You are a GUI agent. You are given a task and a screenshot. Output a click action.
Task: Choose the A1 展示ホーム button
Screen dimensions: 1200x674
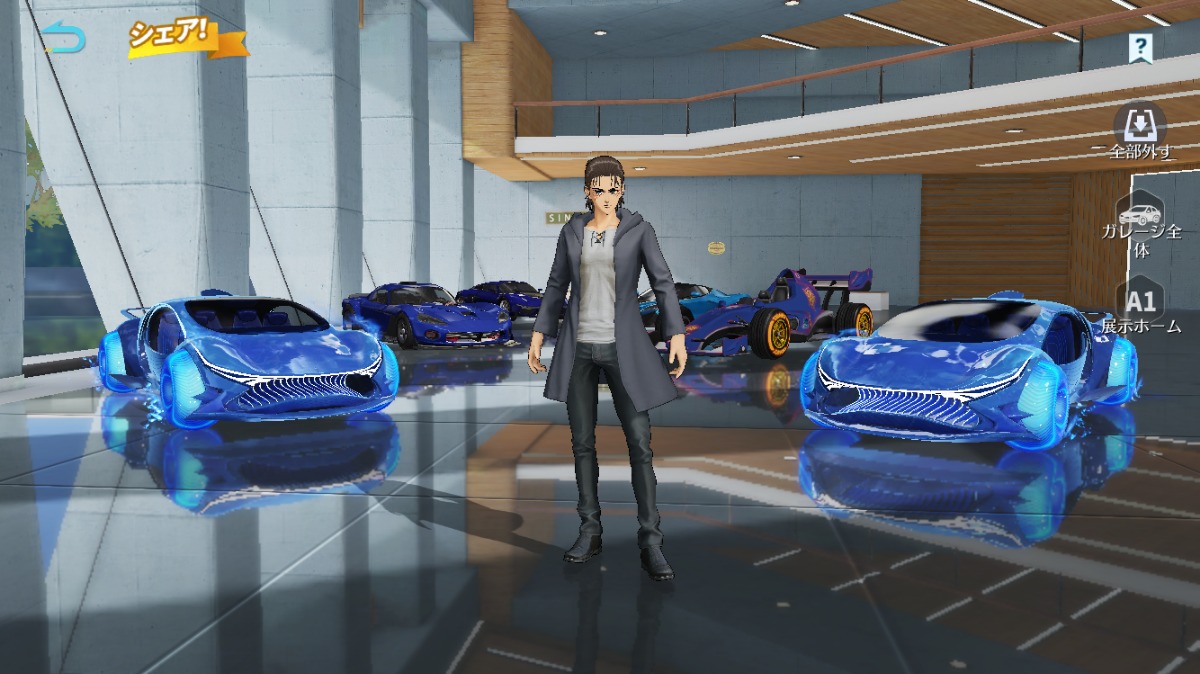click(1140, 308)
